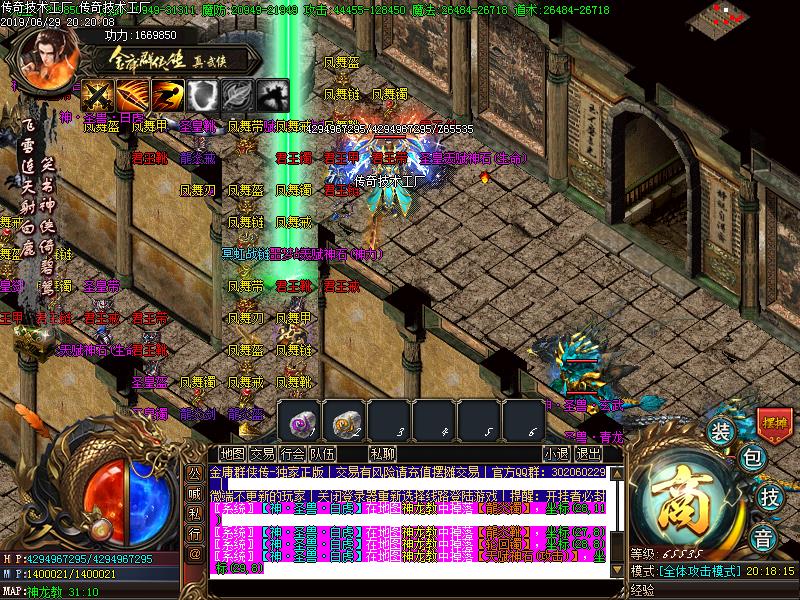Viewport: 800px width, 600px height.
Task: Click the 小退 logout button
Action: [x=556, y=453]
